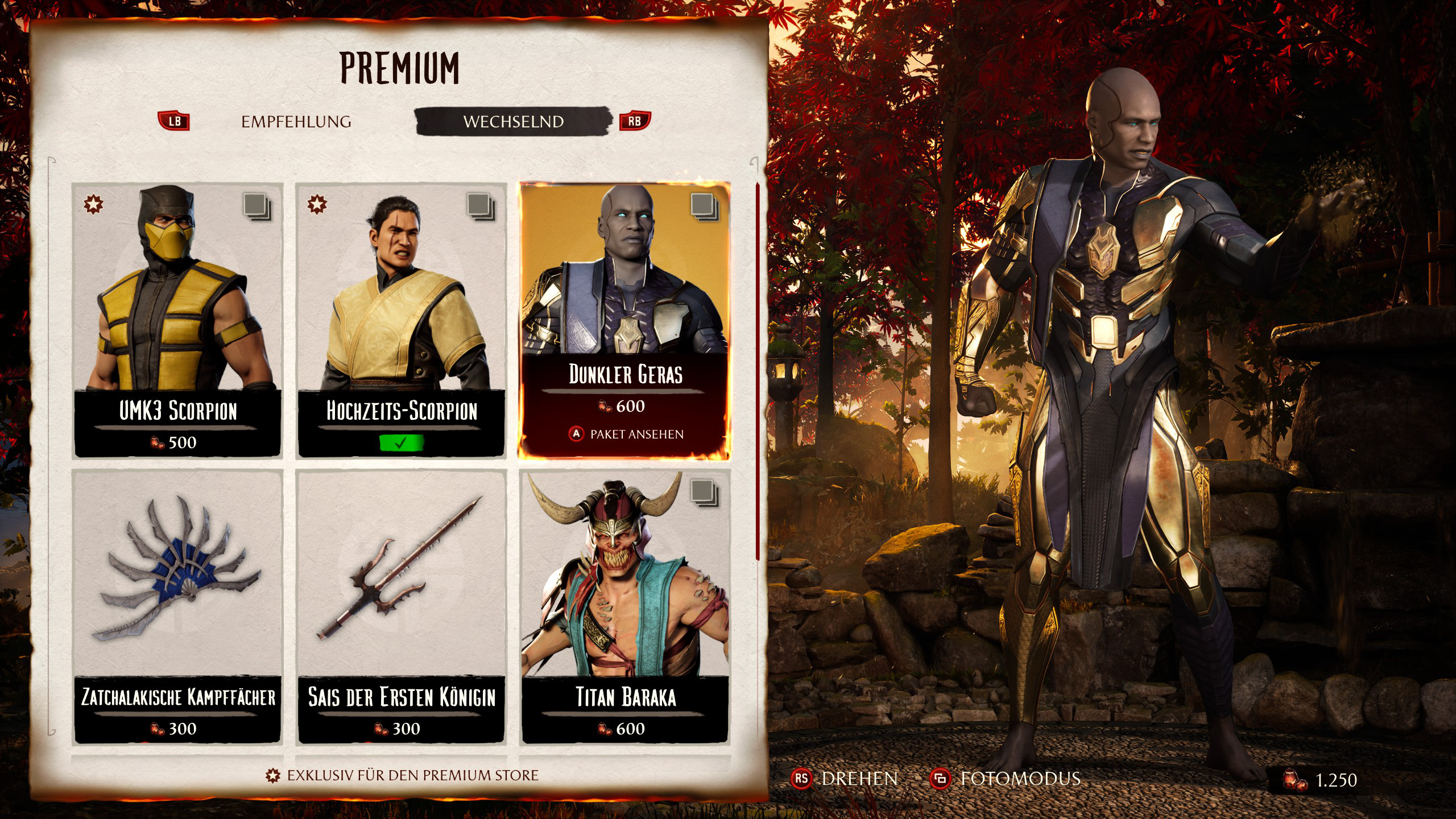Screen dimensions: 1456x819
Task: Choose the Titan Baraka skin card
Action: coord(625,606)
